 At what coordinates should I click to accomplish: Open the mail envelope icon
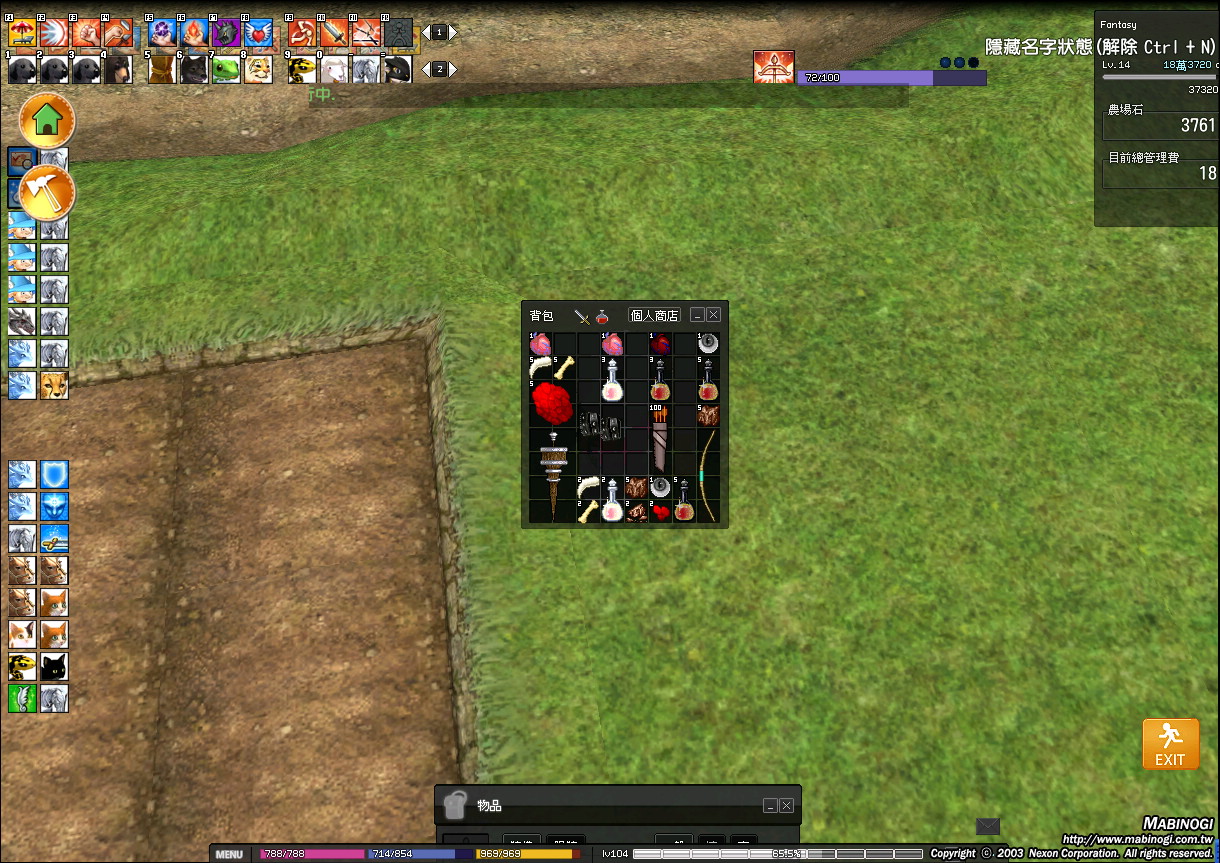(987, 826)
